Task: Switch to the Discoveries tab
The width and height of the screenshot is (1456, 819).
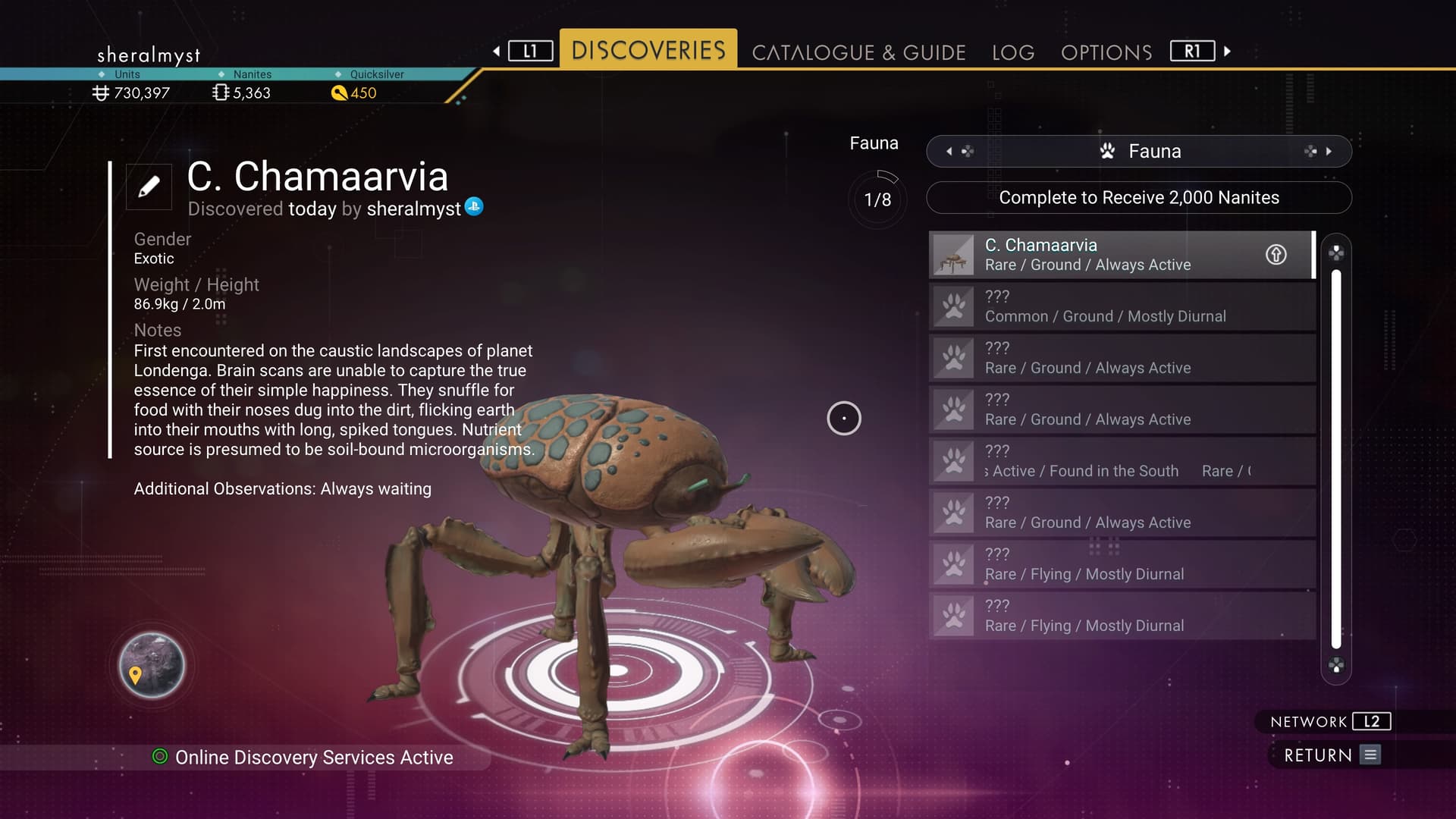Action: pyautogui.click(x=648, y=50)
